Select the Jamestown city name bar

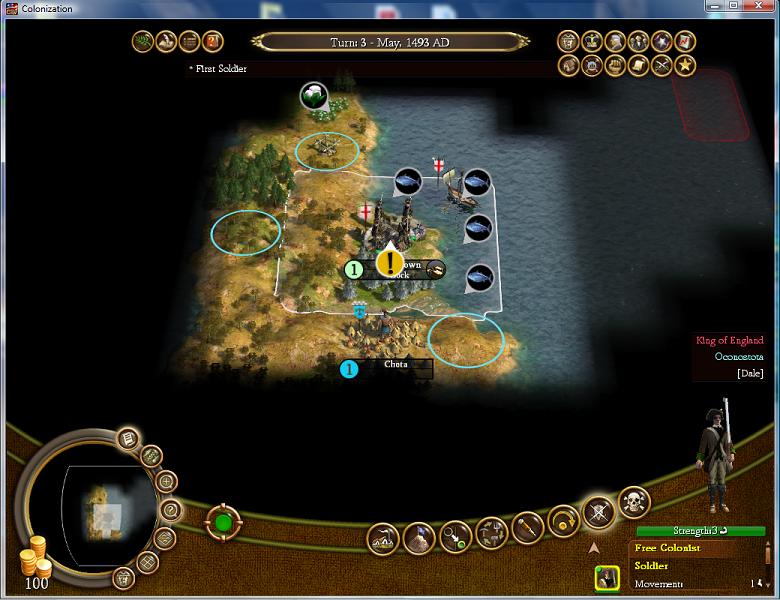(x=410, y=269)
